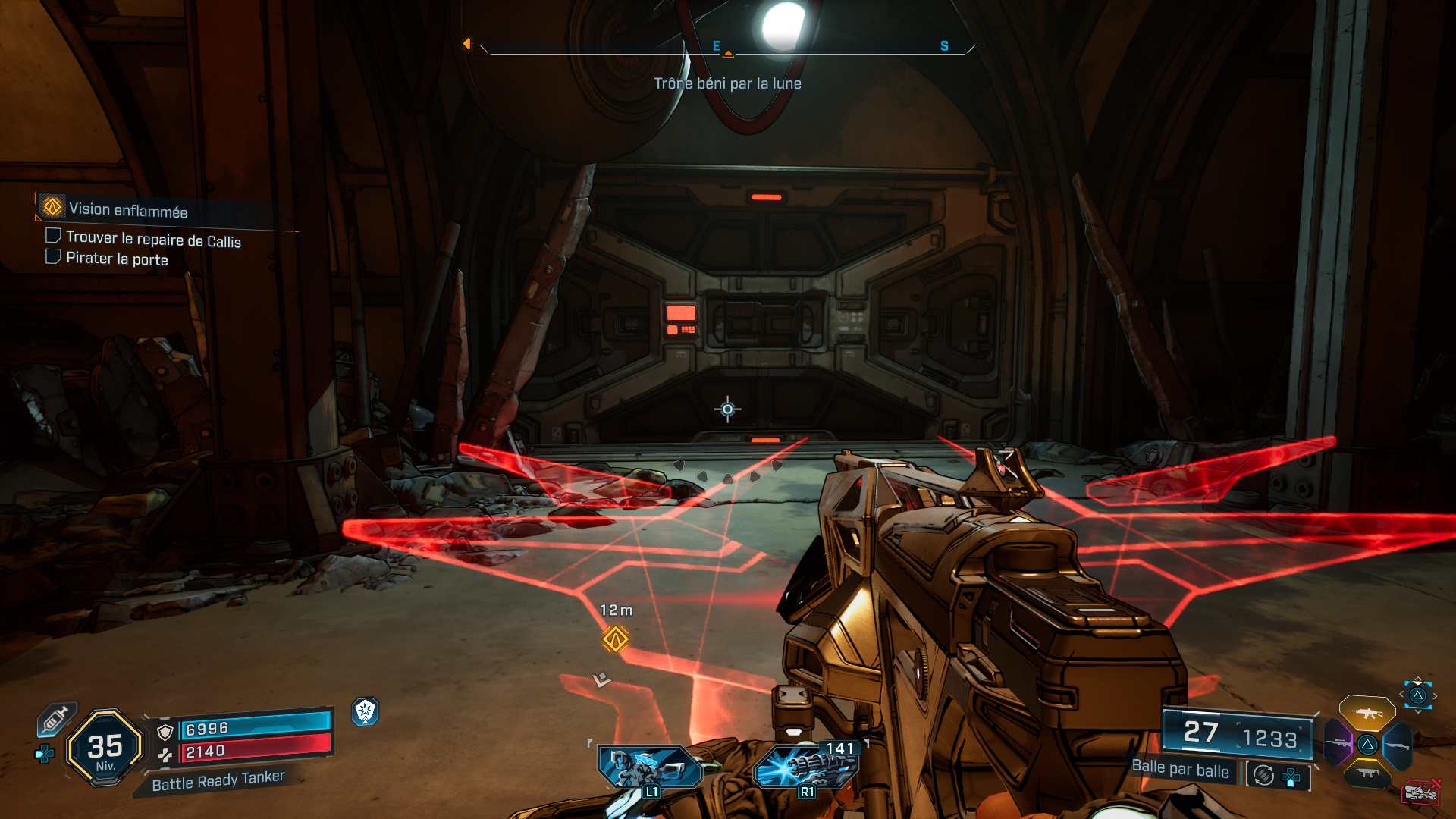Switch to the purple sniper rifle slot

(x=1338, y=742)
